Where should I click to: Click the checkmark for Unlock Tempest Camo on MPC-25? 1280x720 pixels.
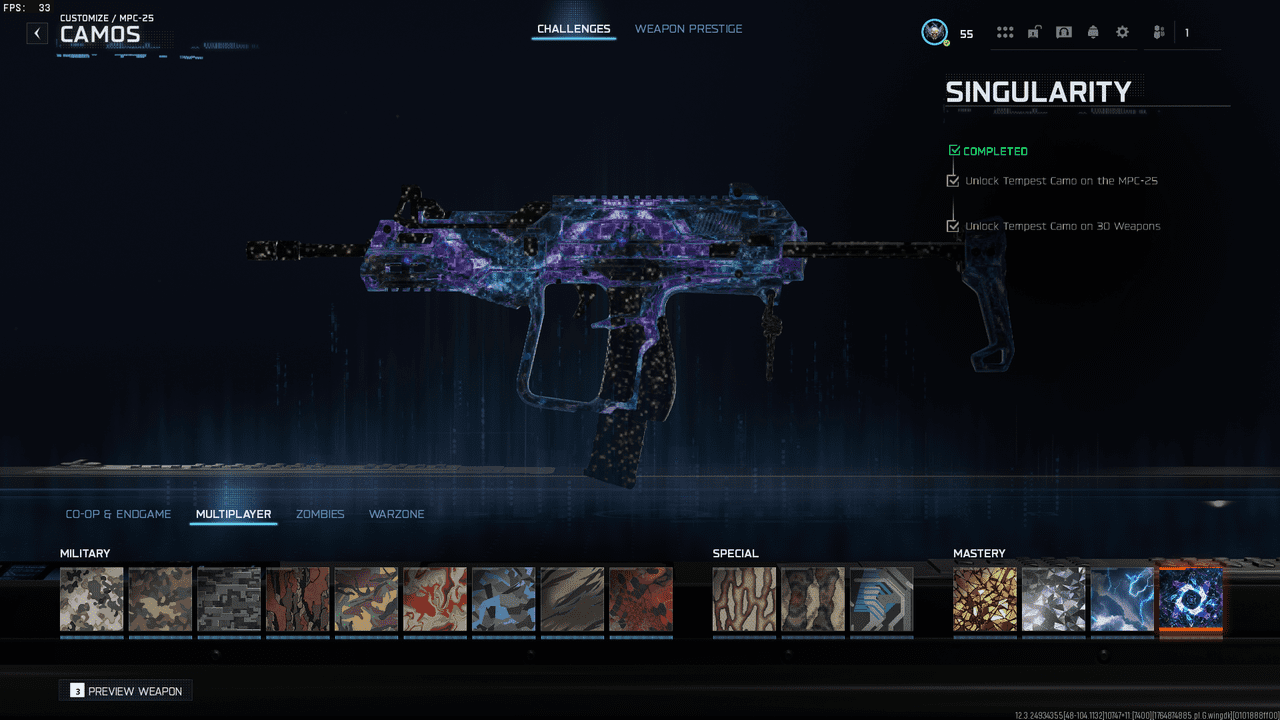click(x=953, y=180)
